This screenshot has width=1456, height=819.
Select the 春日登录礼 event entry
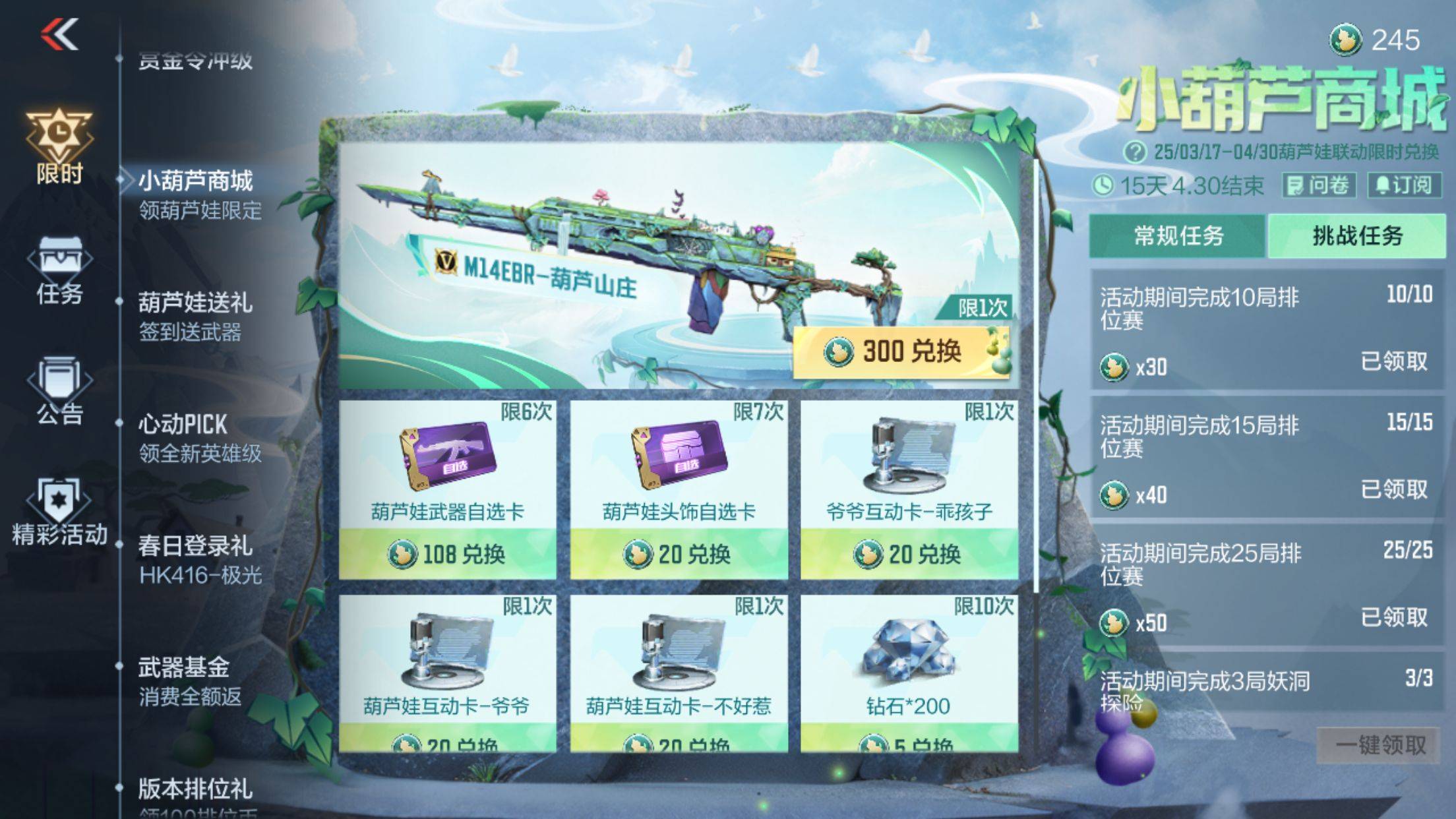pos(195,559)
